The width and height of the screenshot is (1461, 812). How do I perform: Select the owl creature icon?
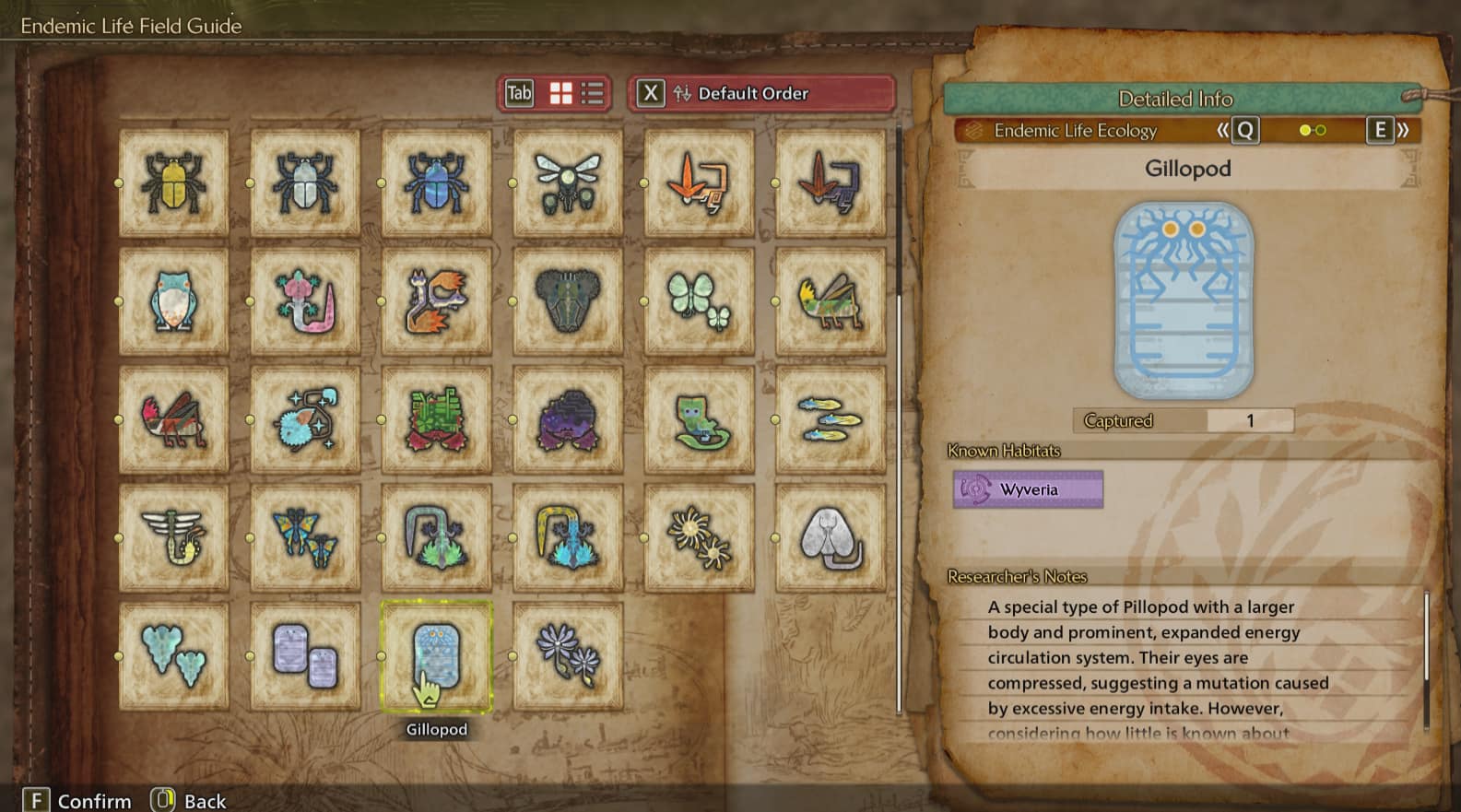click(173, 300)
